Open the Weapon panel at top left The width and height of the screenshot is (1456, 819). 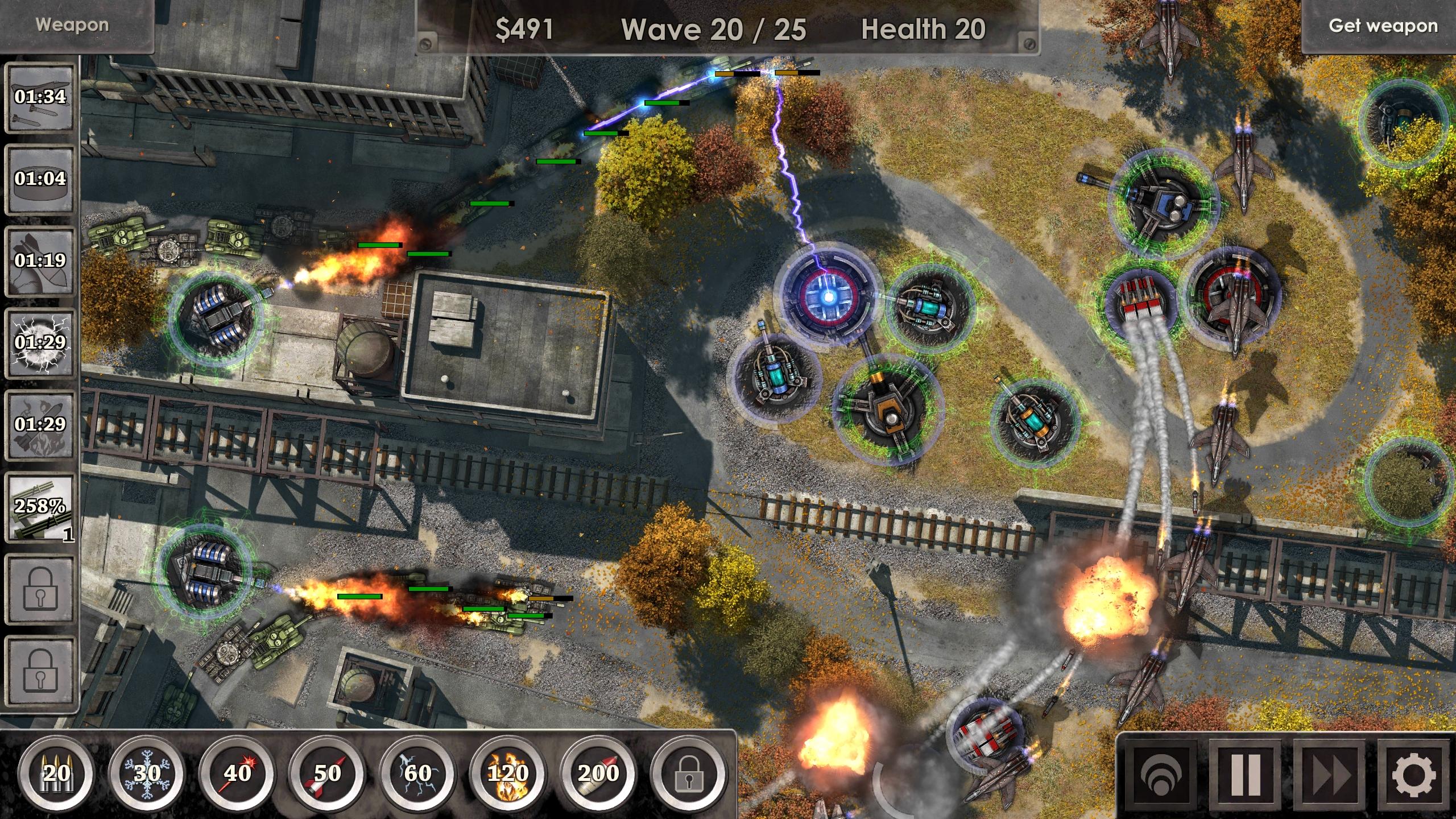tap(73, 24)
